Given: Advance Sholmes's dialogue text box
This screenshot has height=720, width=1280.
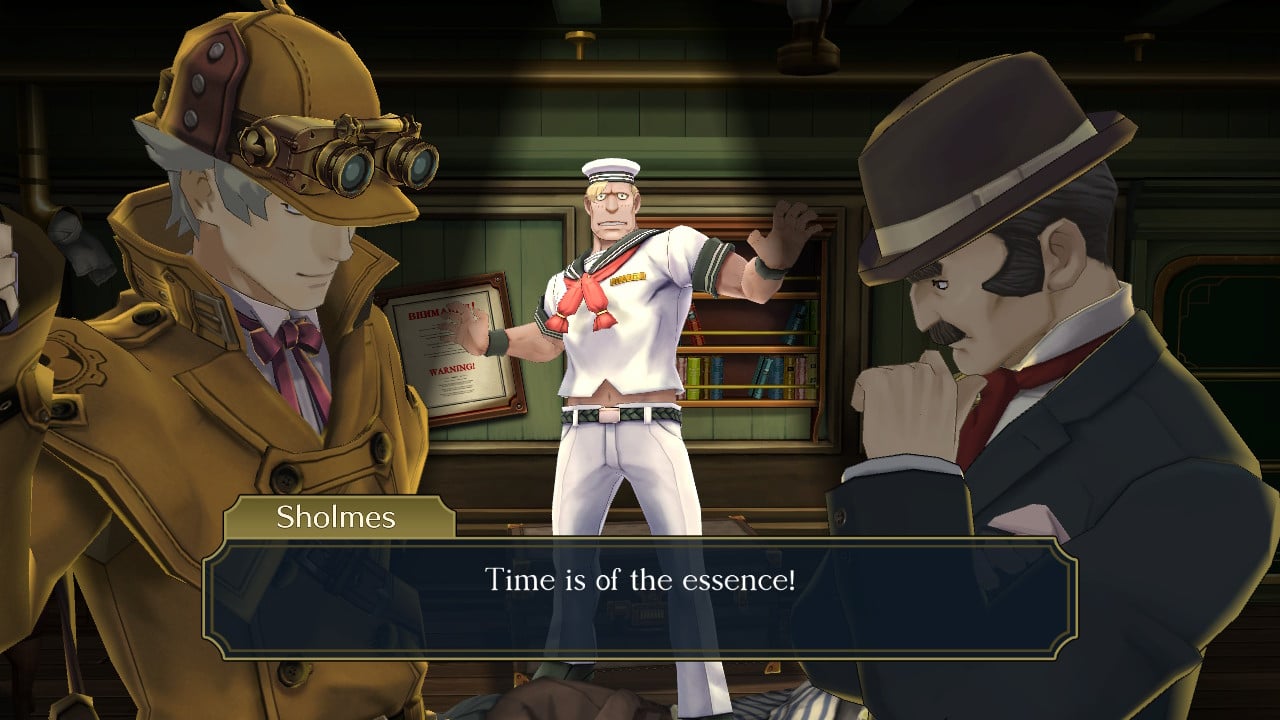Looking at the screenshot, I should tap(640, 598).
